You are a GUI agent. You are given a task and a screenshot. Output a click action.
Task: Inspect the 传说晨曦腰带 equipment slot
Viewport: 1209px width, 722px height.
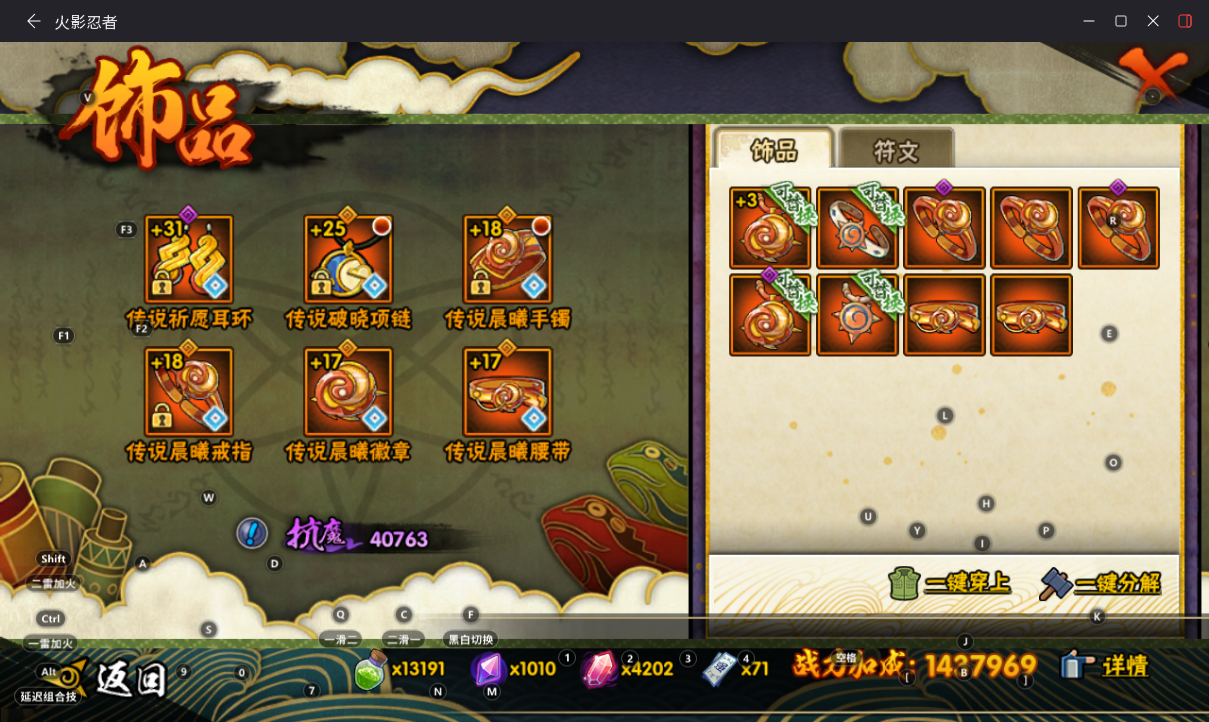[508, 391]
